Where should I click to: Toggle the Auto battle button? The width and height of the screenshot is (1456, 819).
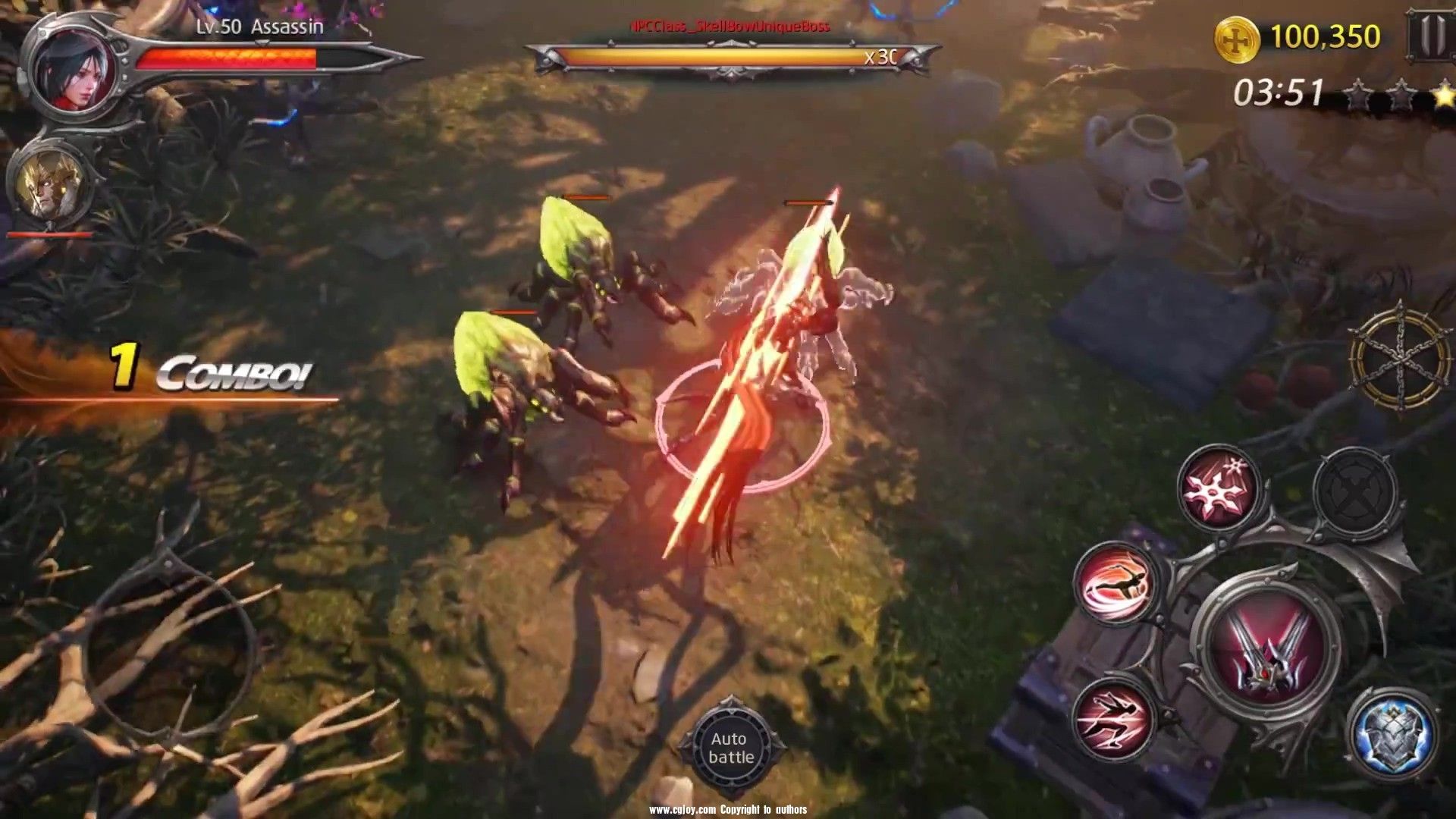(x=731, y=748)
